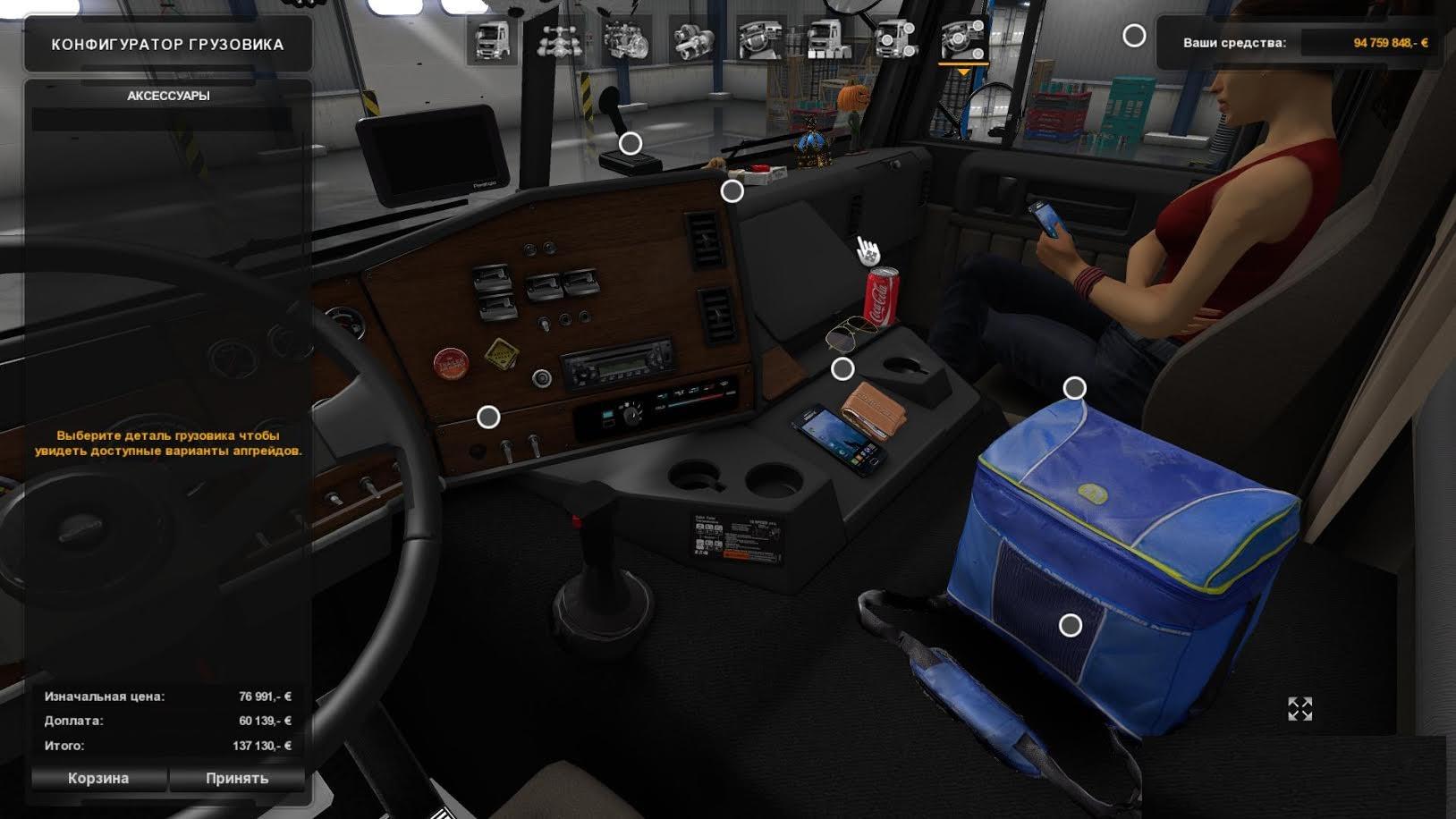1456x819 pixels.
Task: Choose the slot marker on the wooden dash panel
Action: [488, 417]
